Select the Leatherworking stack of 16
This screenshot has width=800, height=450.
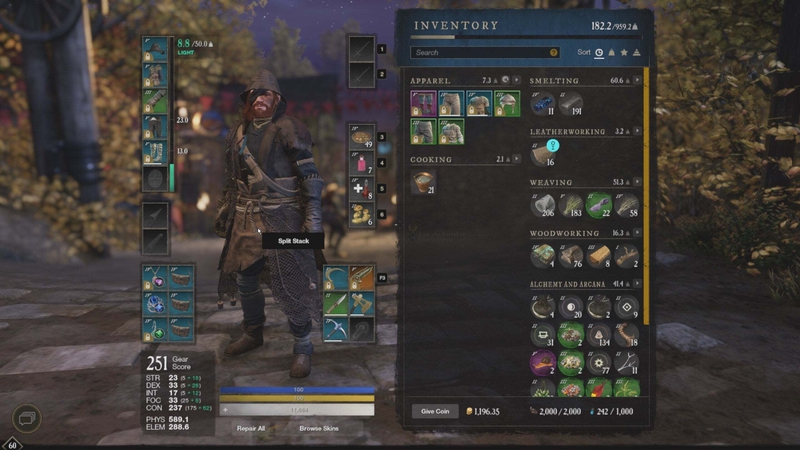[543, 155]
